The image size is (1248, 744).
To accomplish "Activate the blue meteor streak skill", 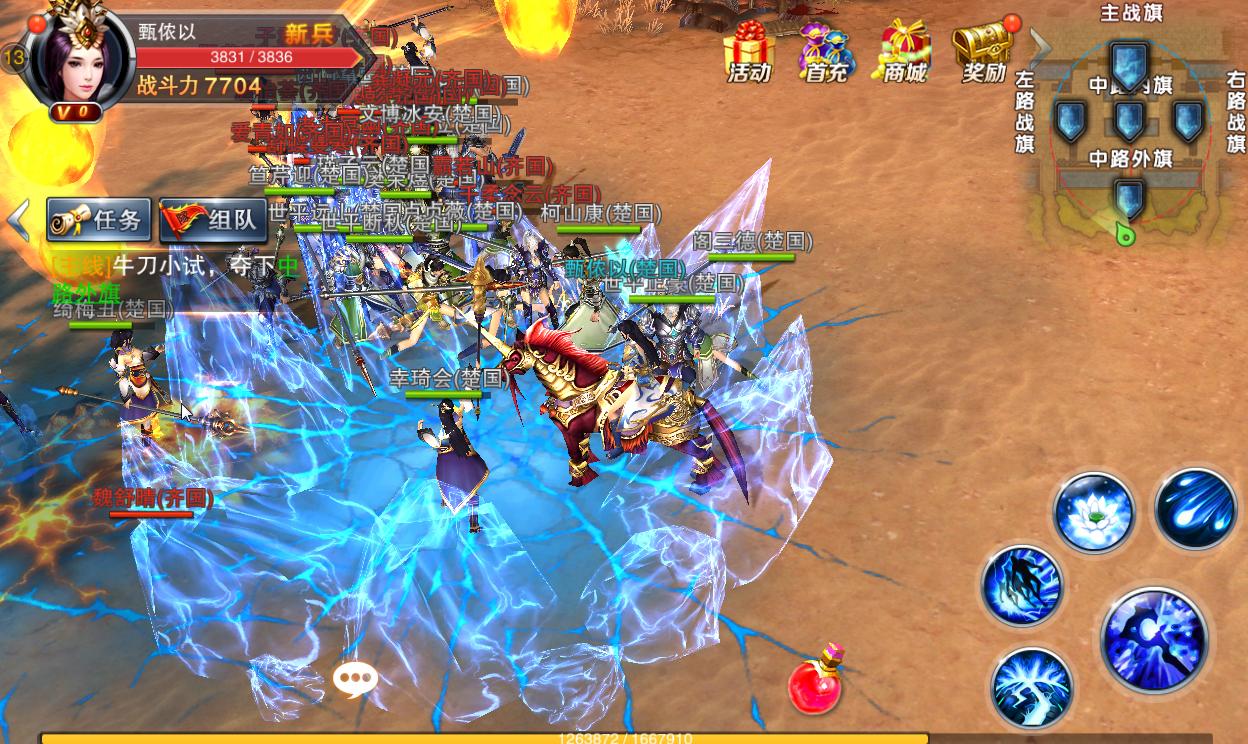I will pyautogui.click(x=1195, y=508).
